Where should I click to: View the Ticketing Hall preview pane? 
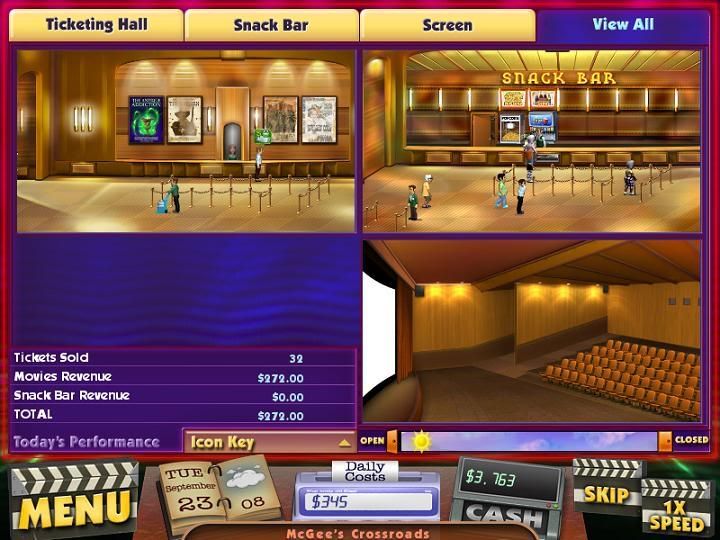tap(186, 141)
